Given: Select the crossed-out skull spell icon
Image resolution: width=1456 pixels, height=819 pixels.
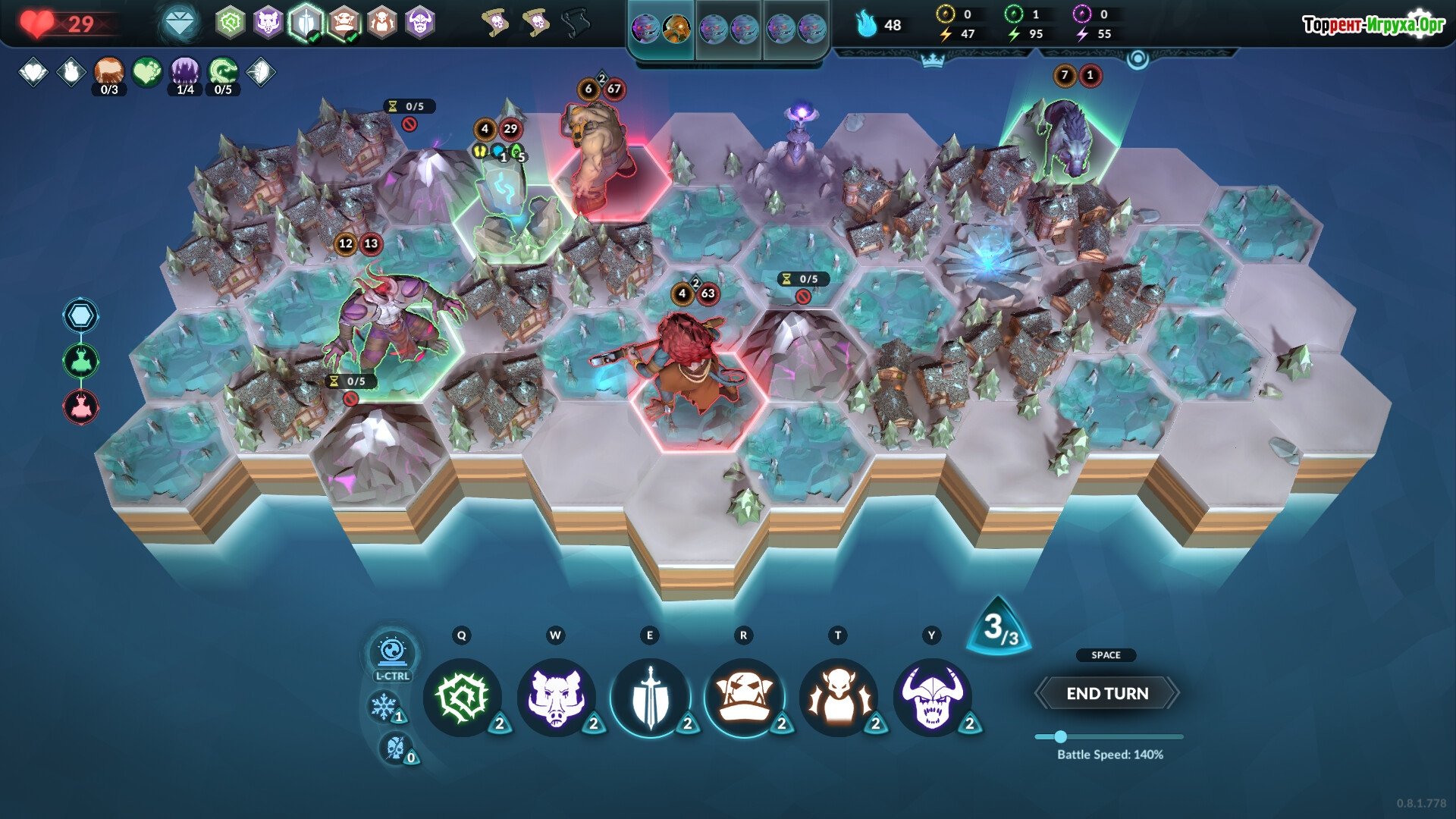Looking at the screenshot, I should coord(395,748).
